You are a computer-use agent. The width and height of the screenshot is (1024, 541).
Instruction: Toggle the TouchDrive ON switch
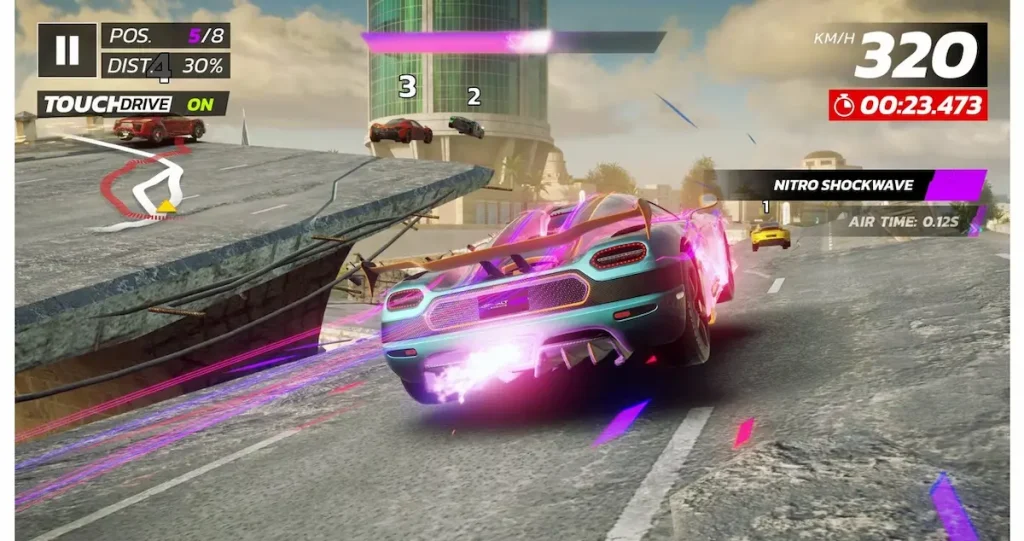pos(199,104)
